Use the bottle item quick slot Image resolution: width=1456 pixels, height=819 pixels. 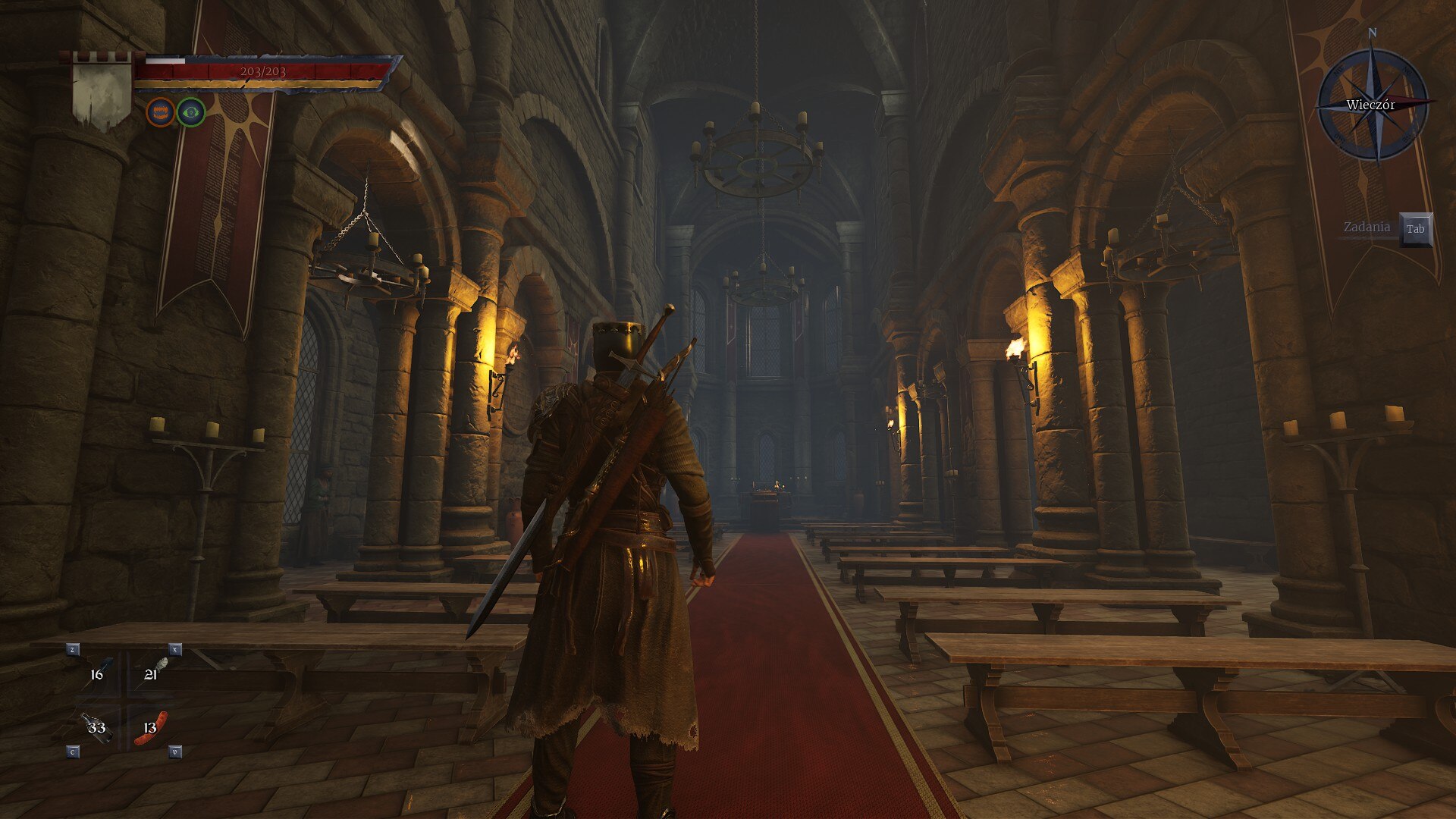click(96, 727)
